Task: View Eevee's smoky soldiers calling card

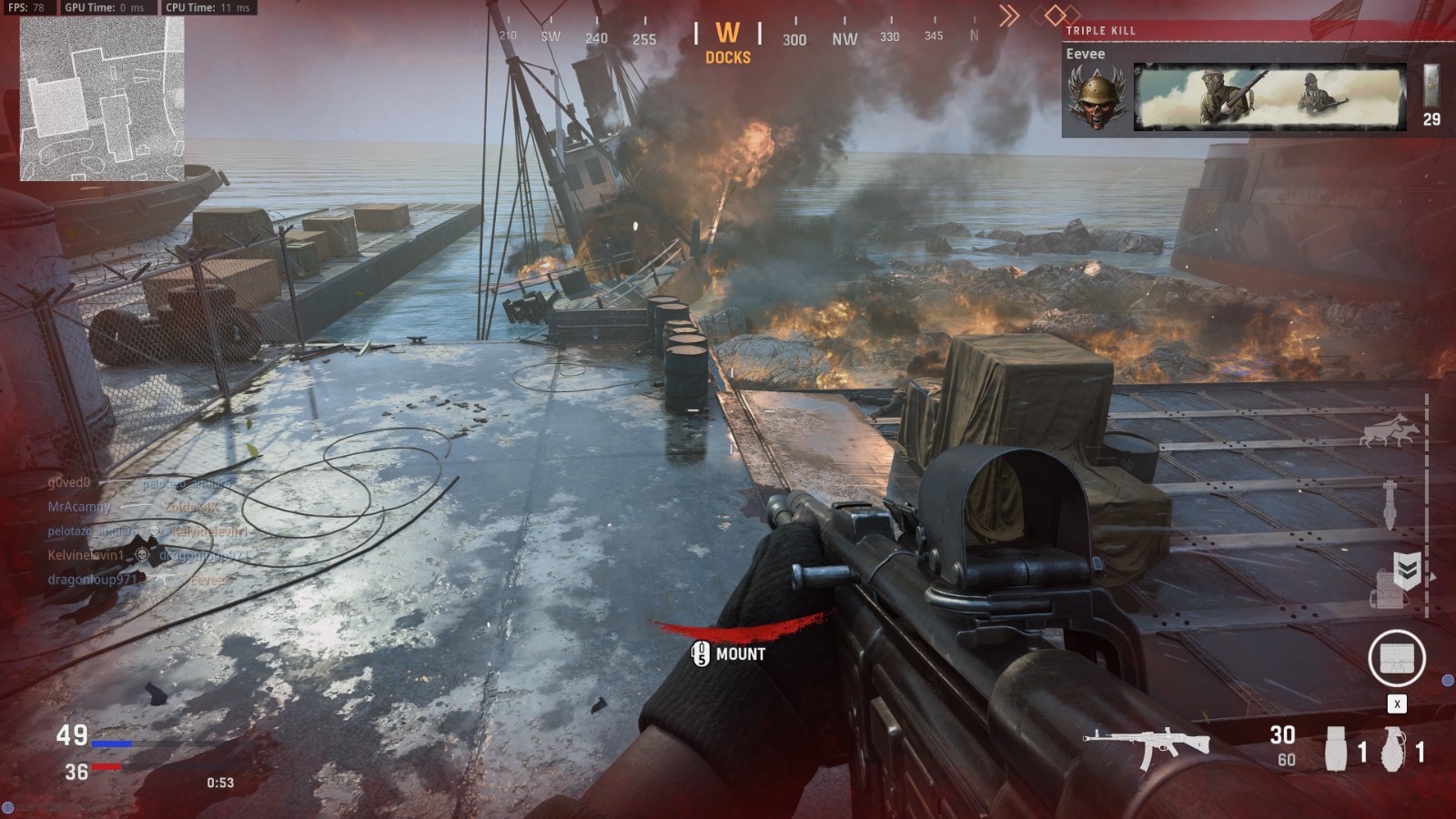Action: coord(1269,98)
